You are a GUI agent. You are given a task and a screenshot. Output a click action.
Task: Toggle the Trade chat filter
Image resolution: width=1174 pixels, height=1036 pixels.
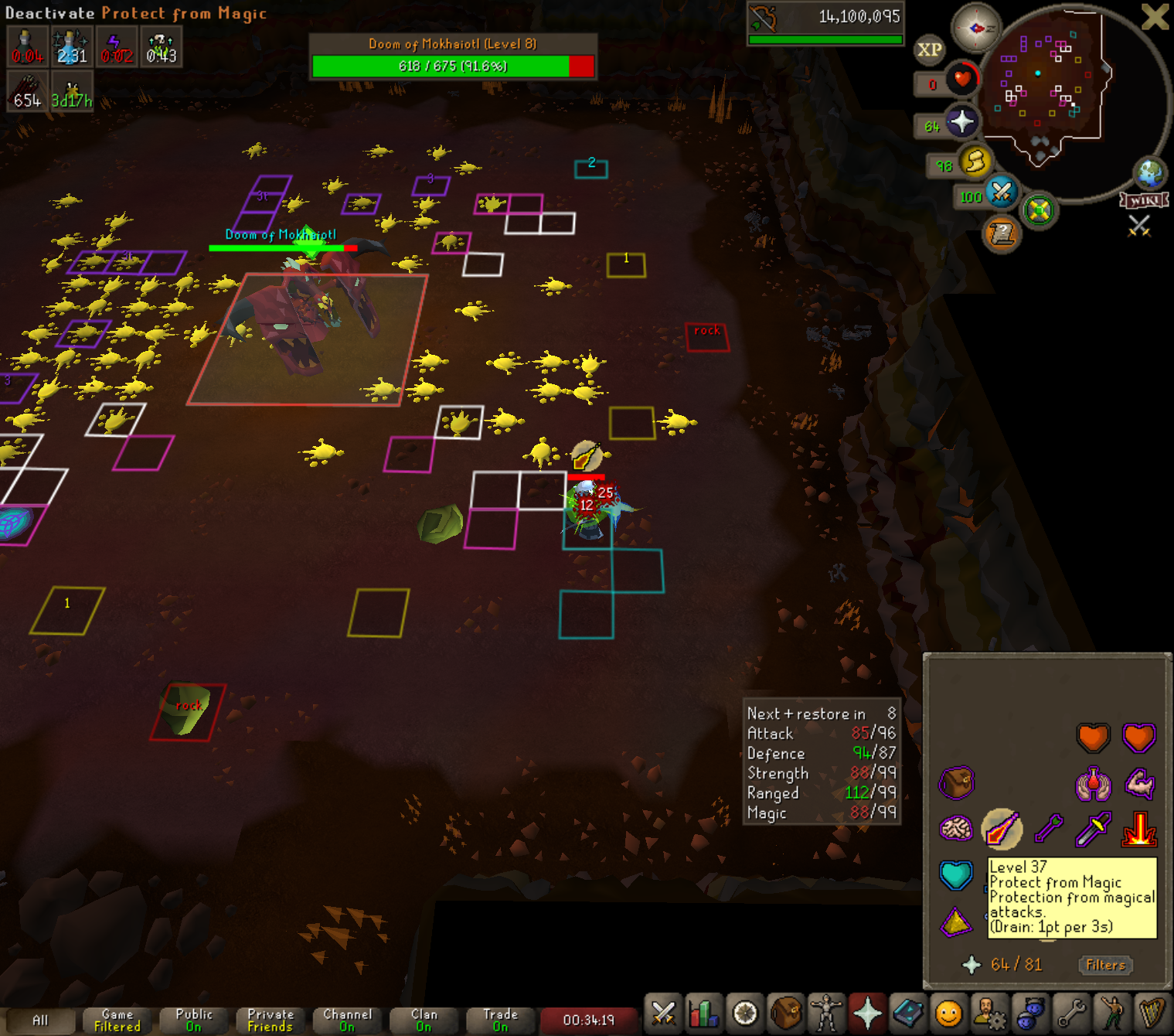click(x=500, y=1021)
